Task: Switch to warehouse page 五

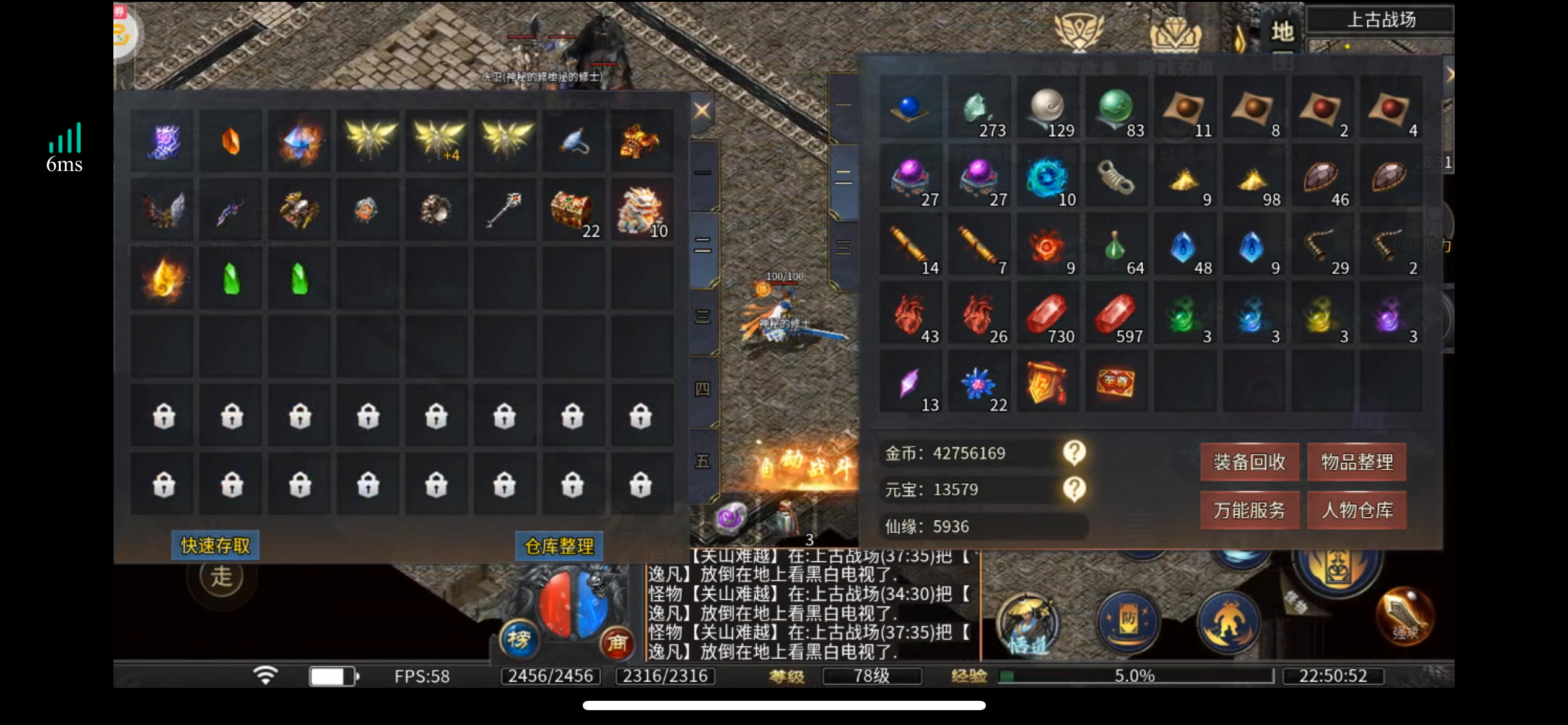Action: tap(703, 462)
